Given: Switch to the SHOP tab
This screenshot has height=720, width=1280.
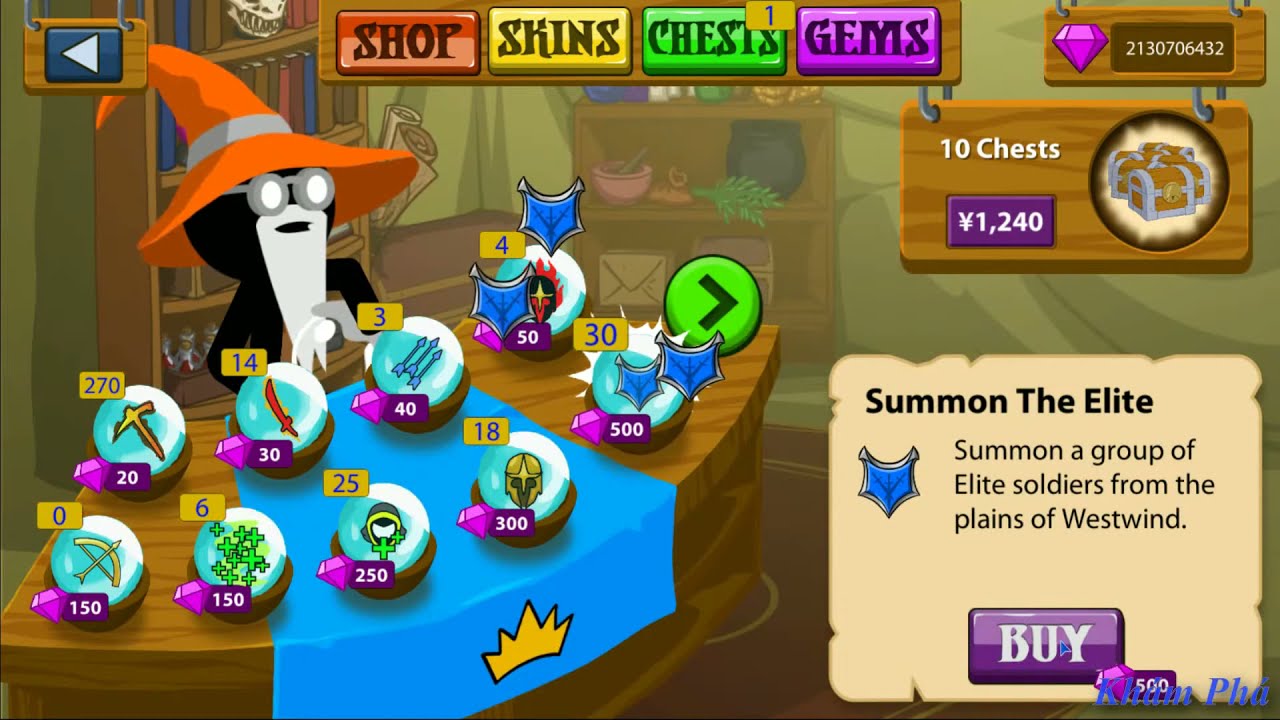Looking at the screenshot, I should coord(408,40).
